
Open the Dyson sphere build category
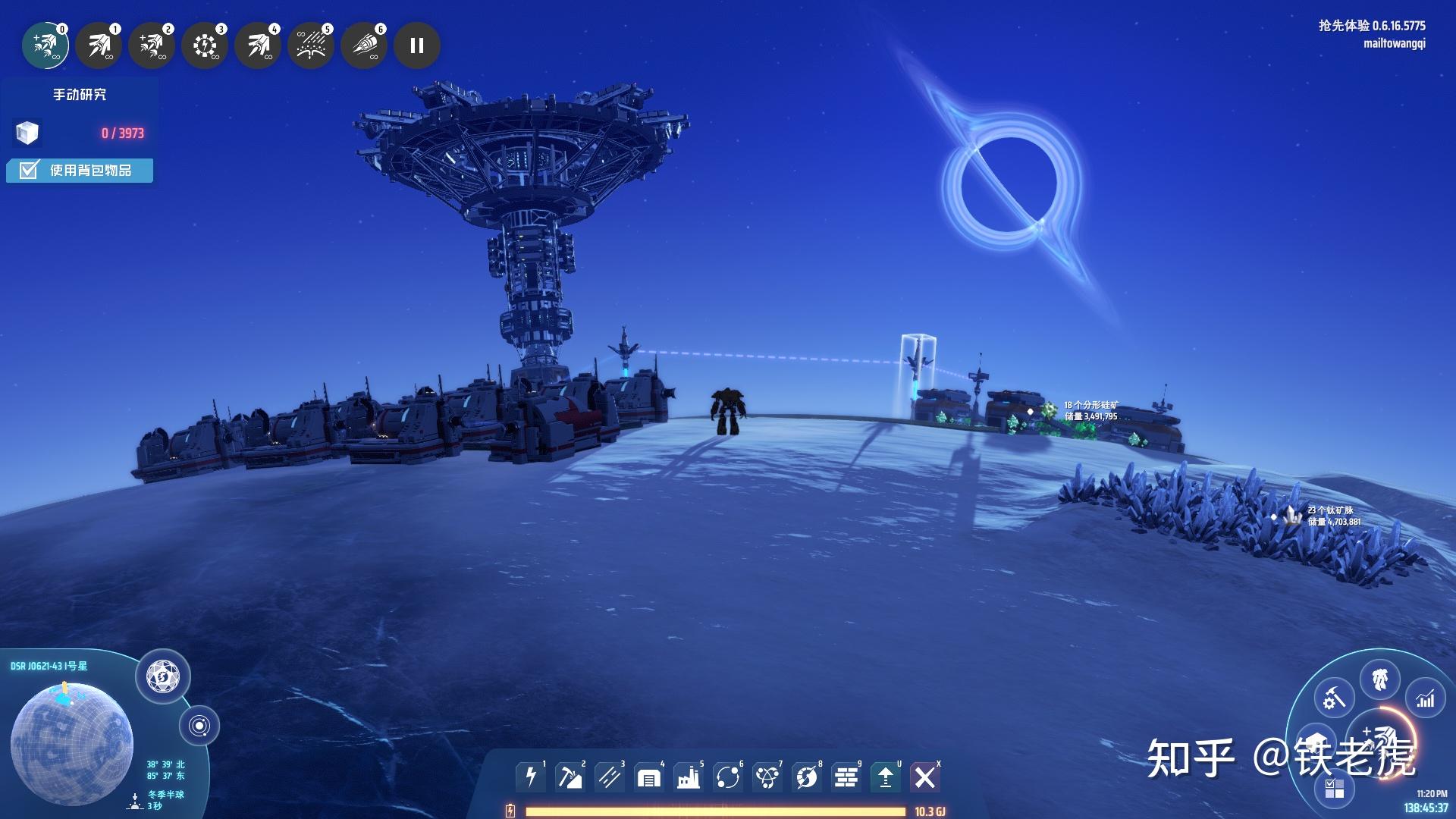pyautogui.click(x=806, y=777)
